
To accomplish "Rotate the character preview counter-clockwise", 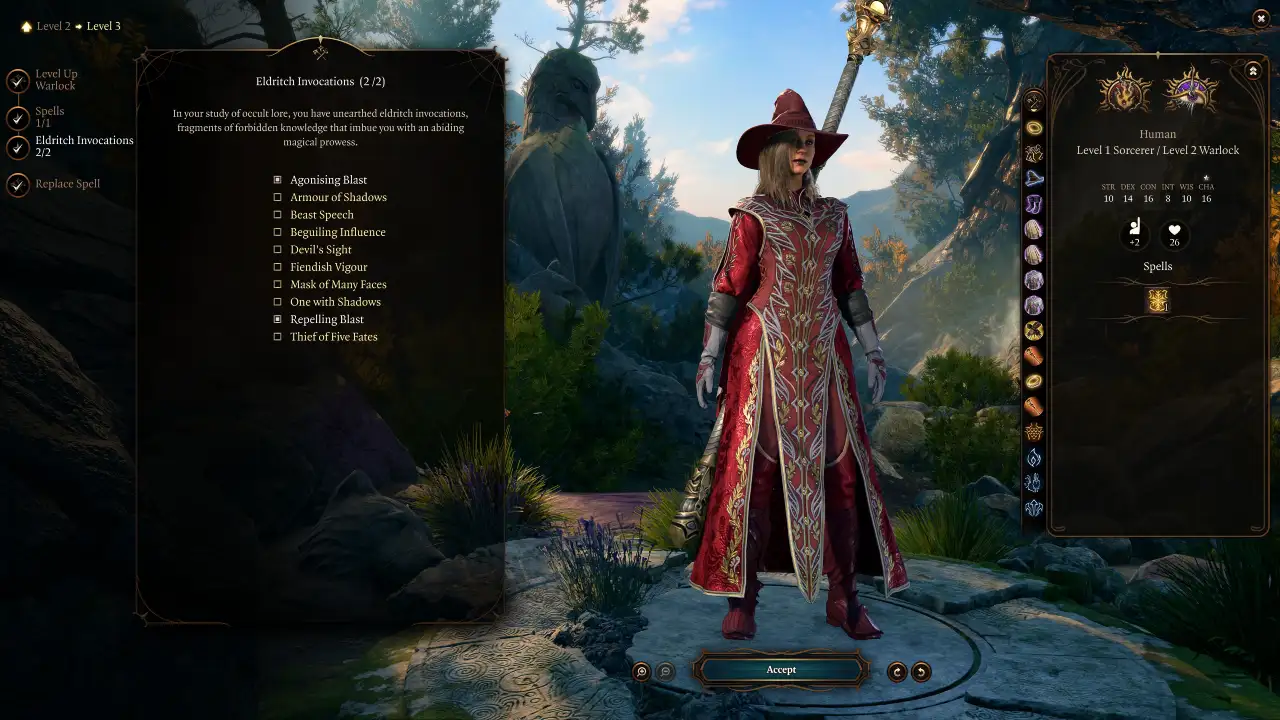I will [921, 672].
